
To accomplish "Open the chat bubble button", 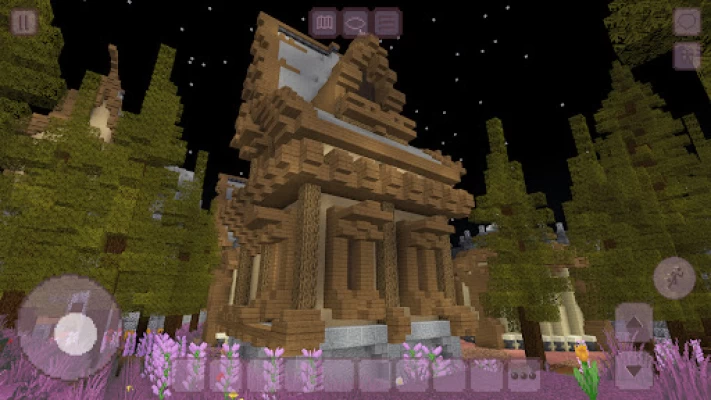I will 686,21.
